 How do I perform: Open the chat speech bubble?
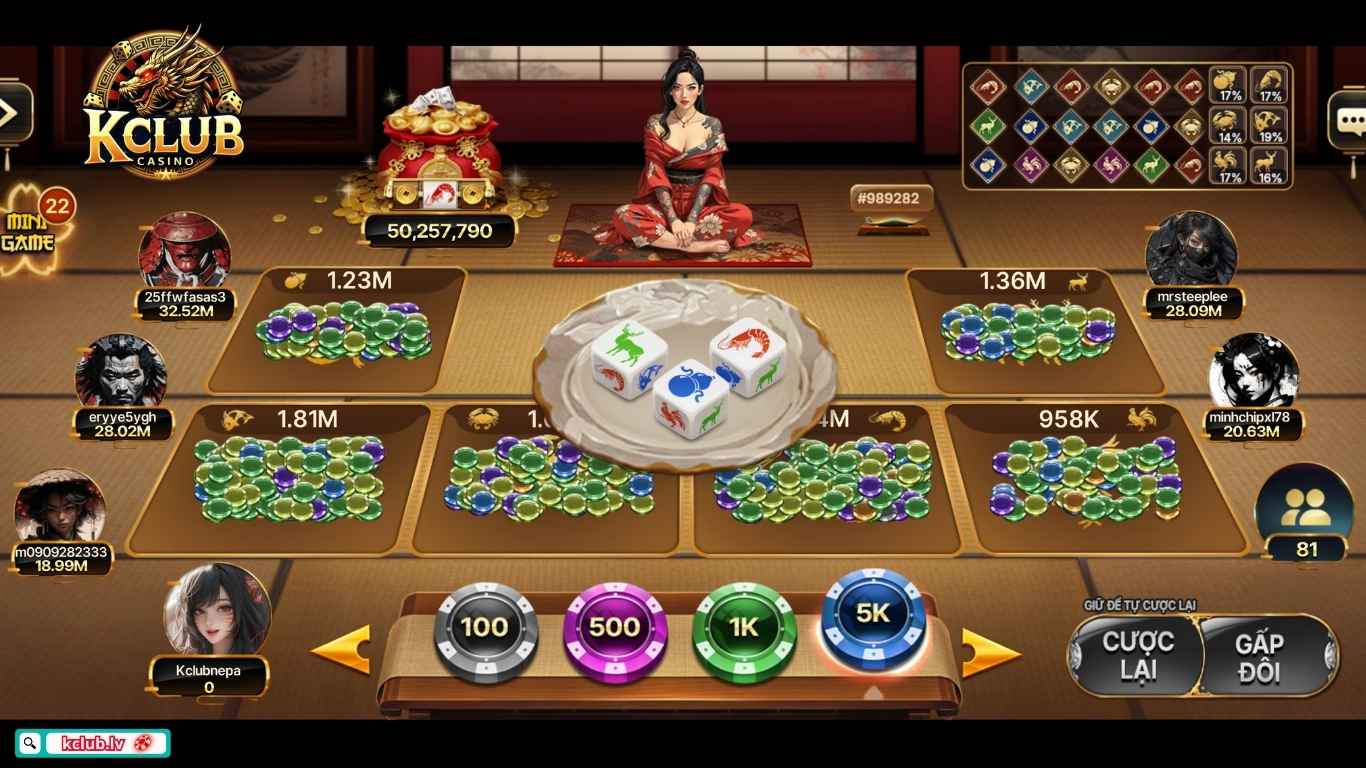(1348, 120)
